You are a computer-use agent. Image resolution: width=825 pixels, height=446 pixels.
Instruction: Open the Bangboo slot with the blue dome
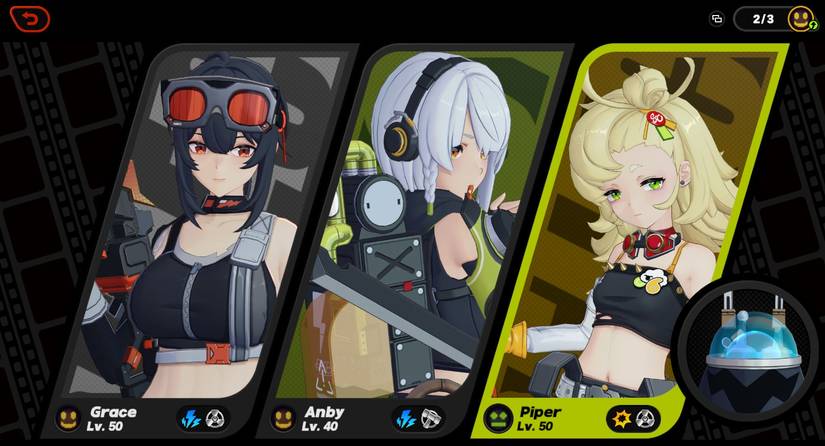point(746,344)
